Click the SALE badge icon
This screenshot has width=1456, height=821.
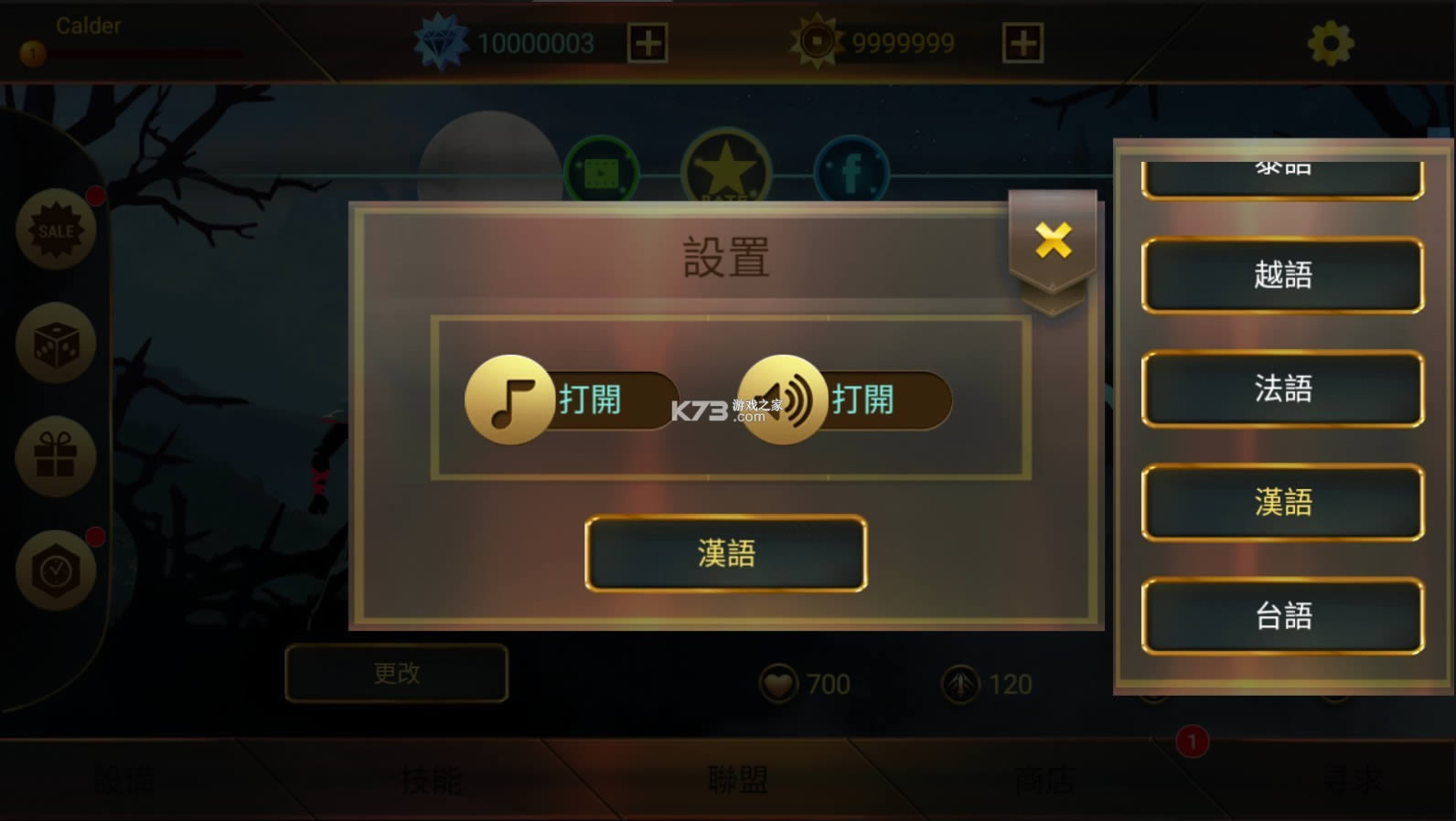coord(57,230)
